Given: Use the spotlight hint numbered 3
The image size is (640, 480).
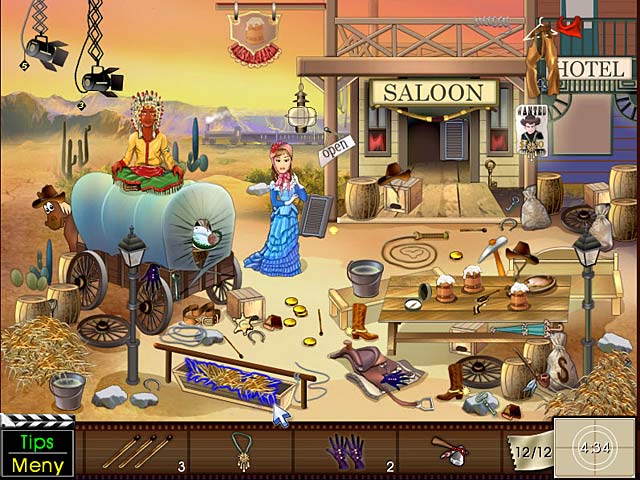Looking at the screenshot, I should 98,79.
